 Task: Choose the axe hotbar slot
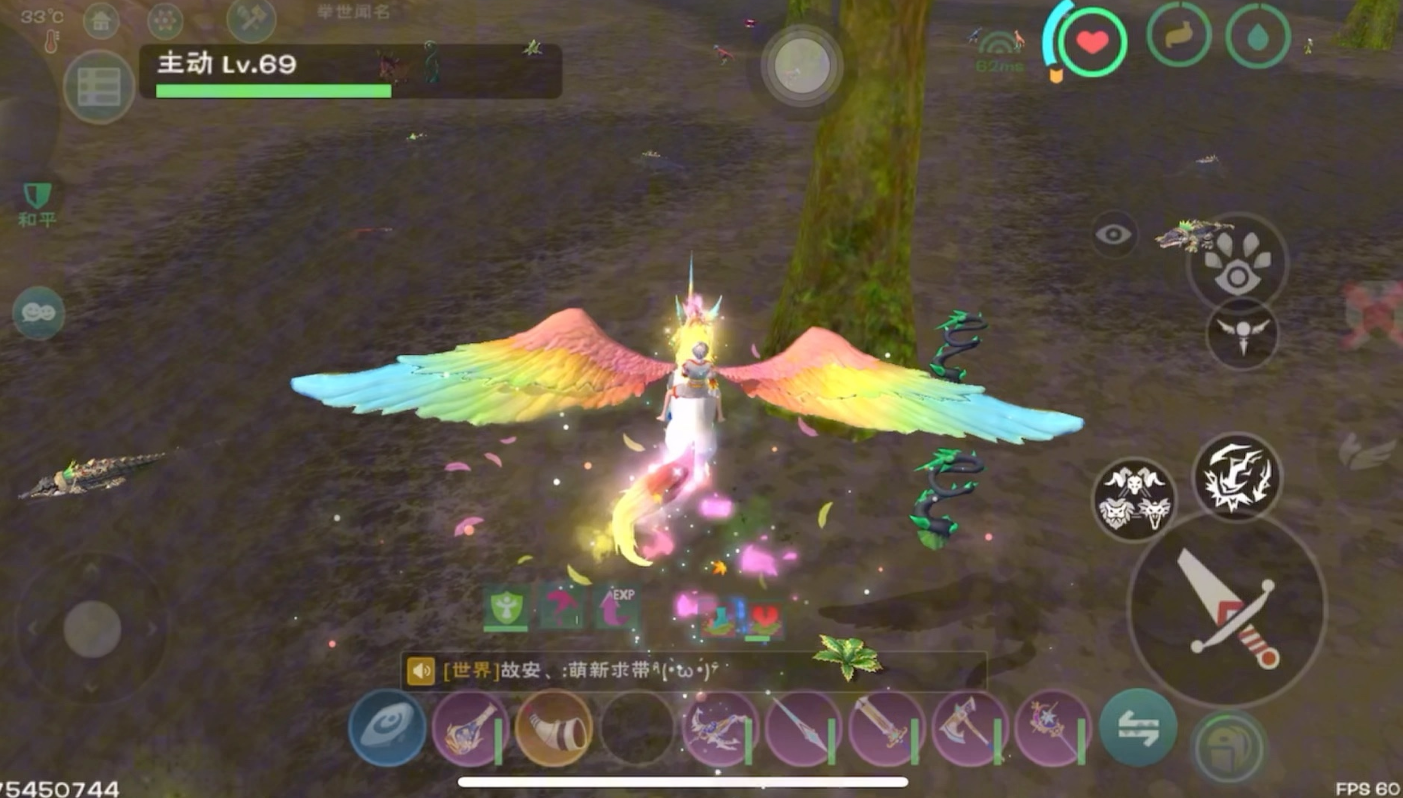pos(969,728)
